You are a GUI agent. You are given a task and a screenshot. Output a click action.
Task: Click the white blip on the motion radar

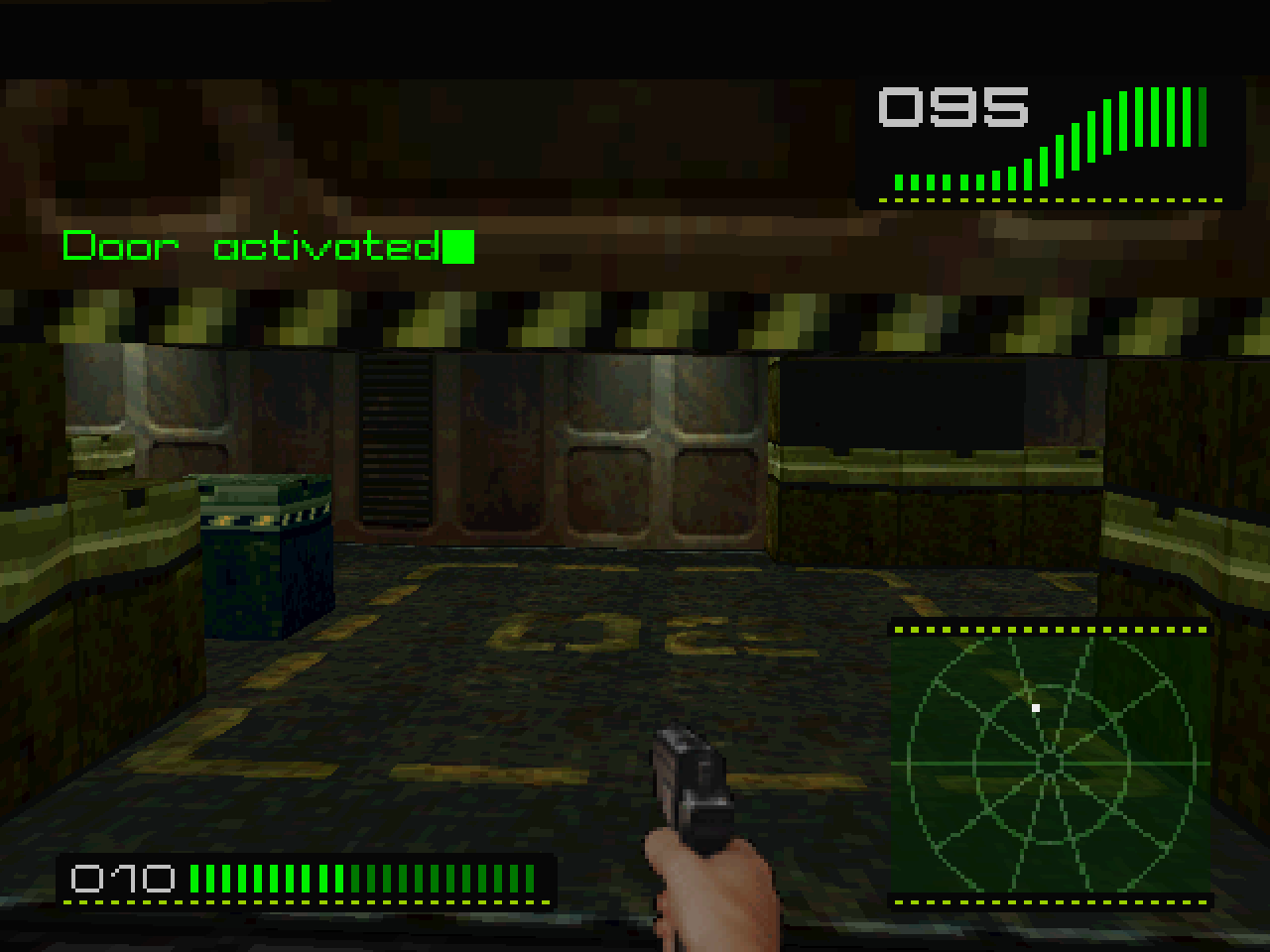(1036, 707)
